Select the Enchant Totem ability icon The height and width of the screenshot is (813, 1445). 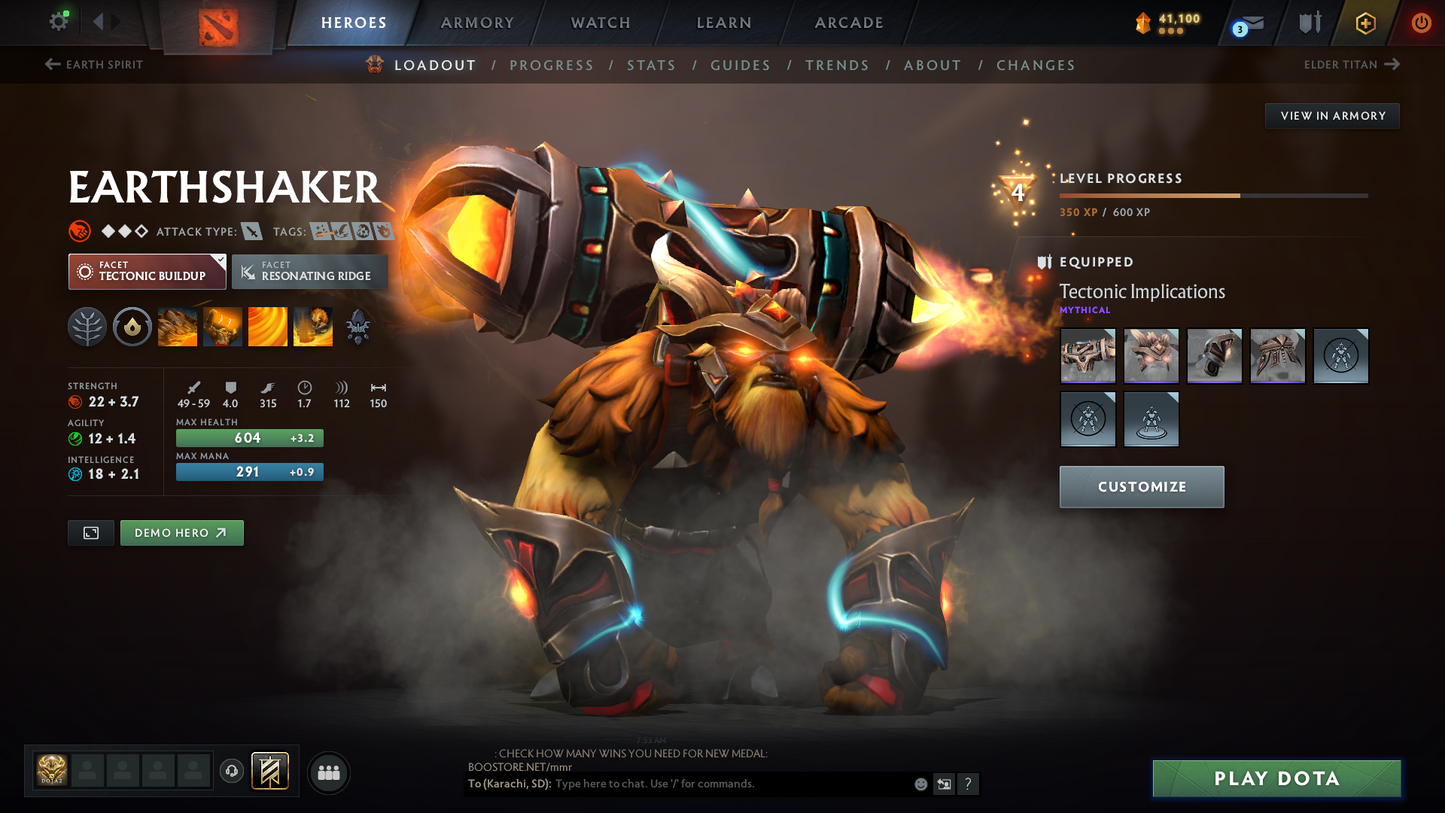(222, 326)
